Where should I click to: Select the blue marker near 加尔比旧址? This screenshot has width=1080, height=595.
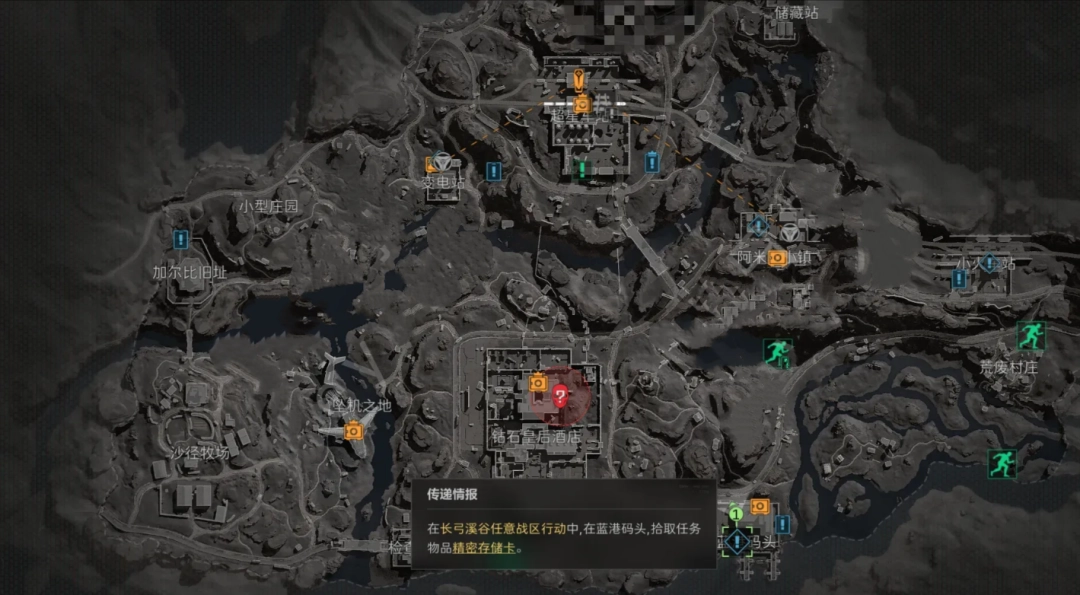(181, 239)
